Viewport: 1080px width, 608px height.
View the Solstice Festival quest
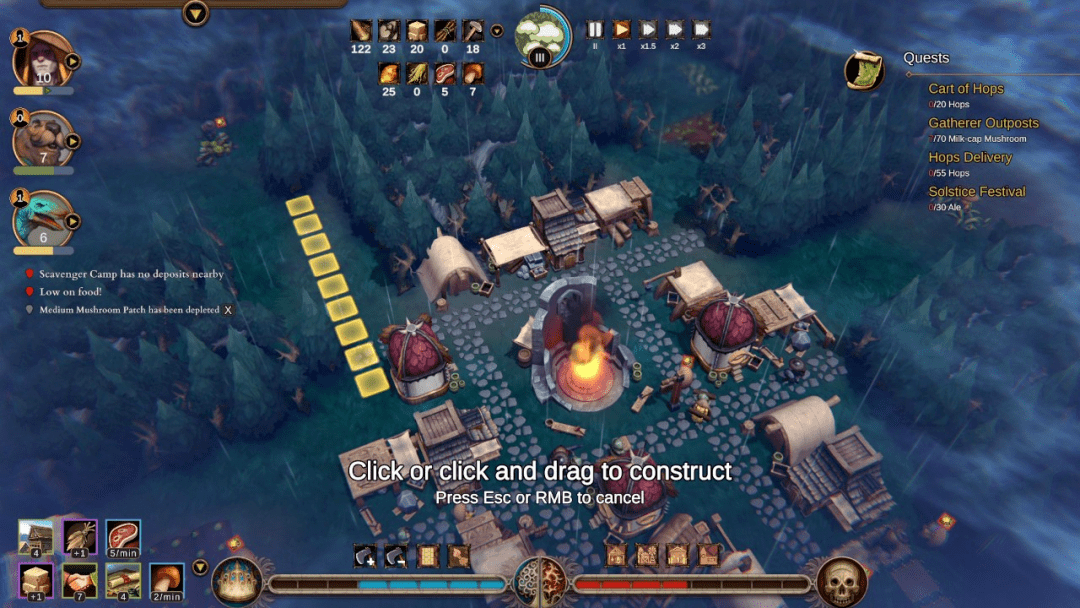976,191
